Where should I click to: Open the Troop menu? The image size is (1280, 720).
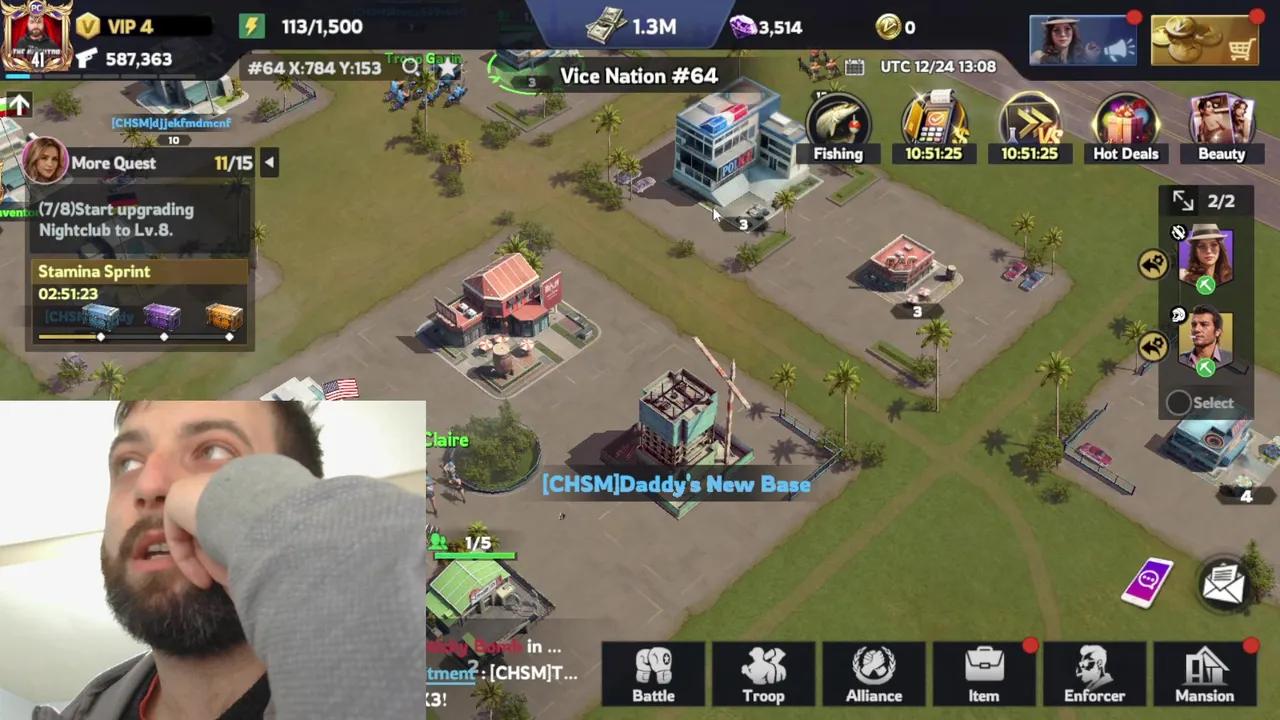tap(763, 675)
